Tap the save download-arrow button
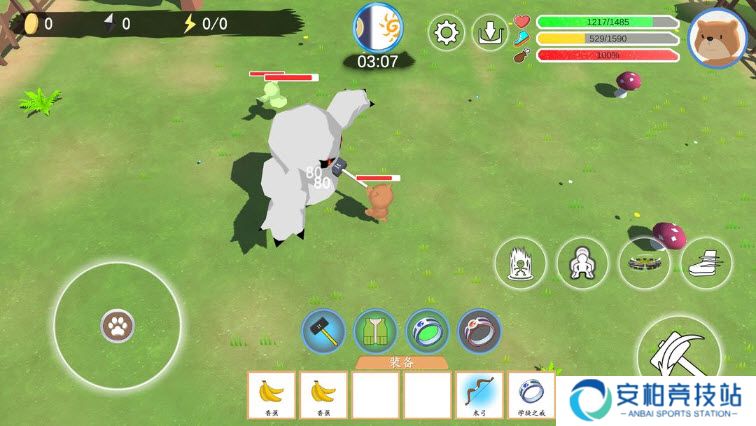The height and width of the screenshot is (426, 756). click(x=490, y=33)
